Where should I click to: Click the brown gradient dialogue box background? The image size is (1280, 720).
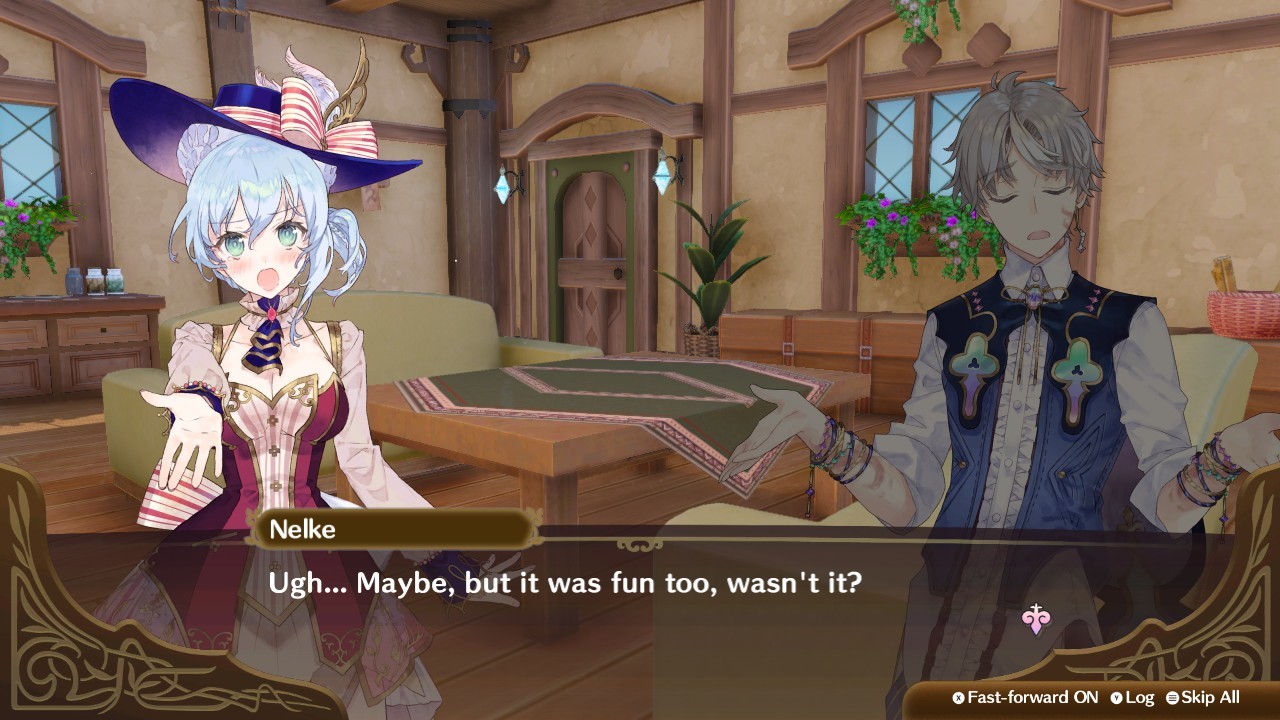[x=640, y=640]
